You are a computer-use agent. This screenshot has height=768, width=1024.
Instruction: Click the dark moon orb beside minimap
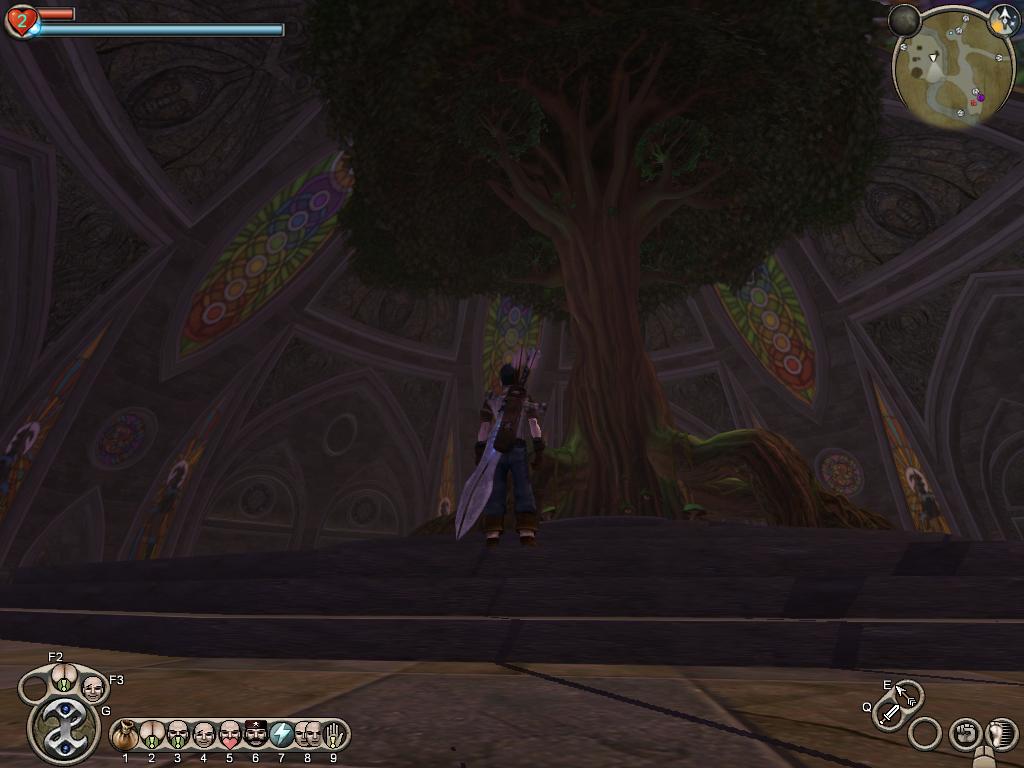pyautogui.click(x=904, y=20)
